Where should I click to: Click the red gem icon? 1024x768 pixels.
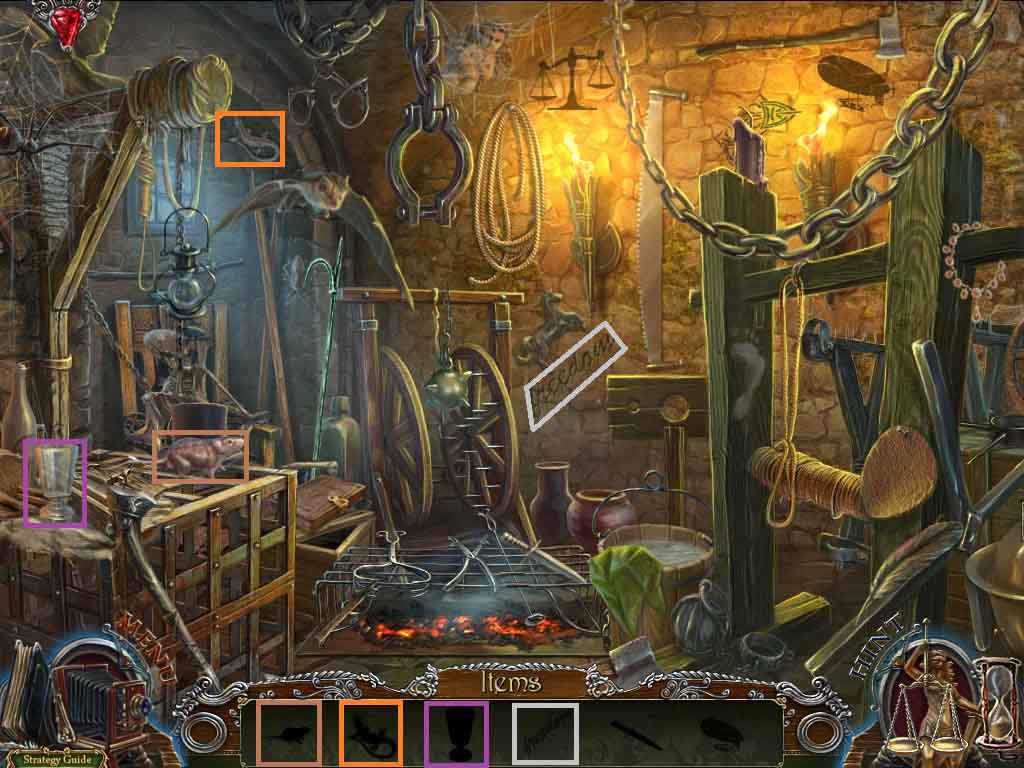pyautogui.click(x=68, y=27)
